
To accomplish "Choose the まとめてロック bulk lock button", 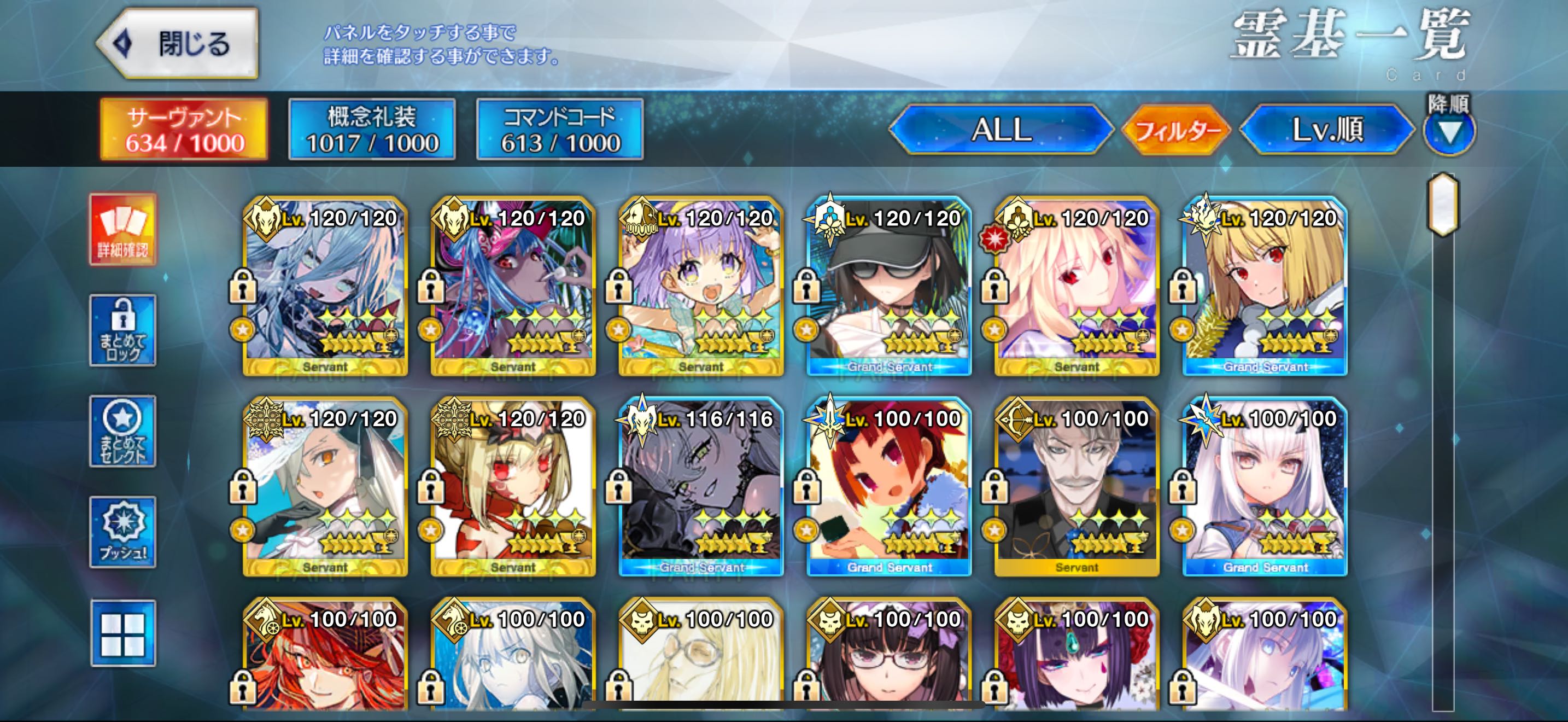I will click(x=123, y=330).
